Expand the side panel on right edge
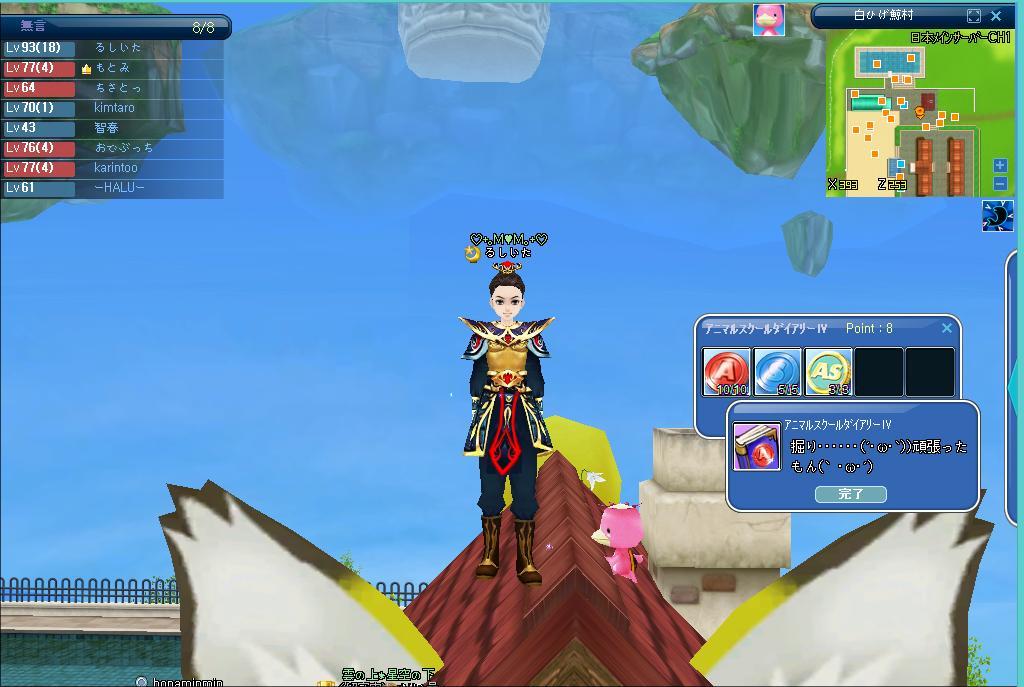The width and height of the screenshot is (1024, 687). coord(1016,380)
